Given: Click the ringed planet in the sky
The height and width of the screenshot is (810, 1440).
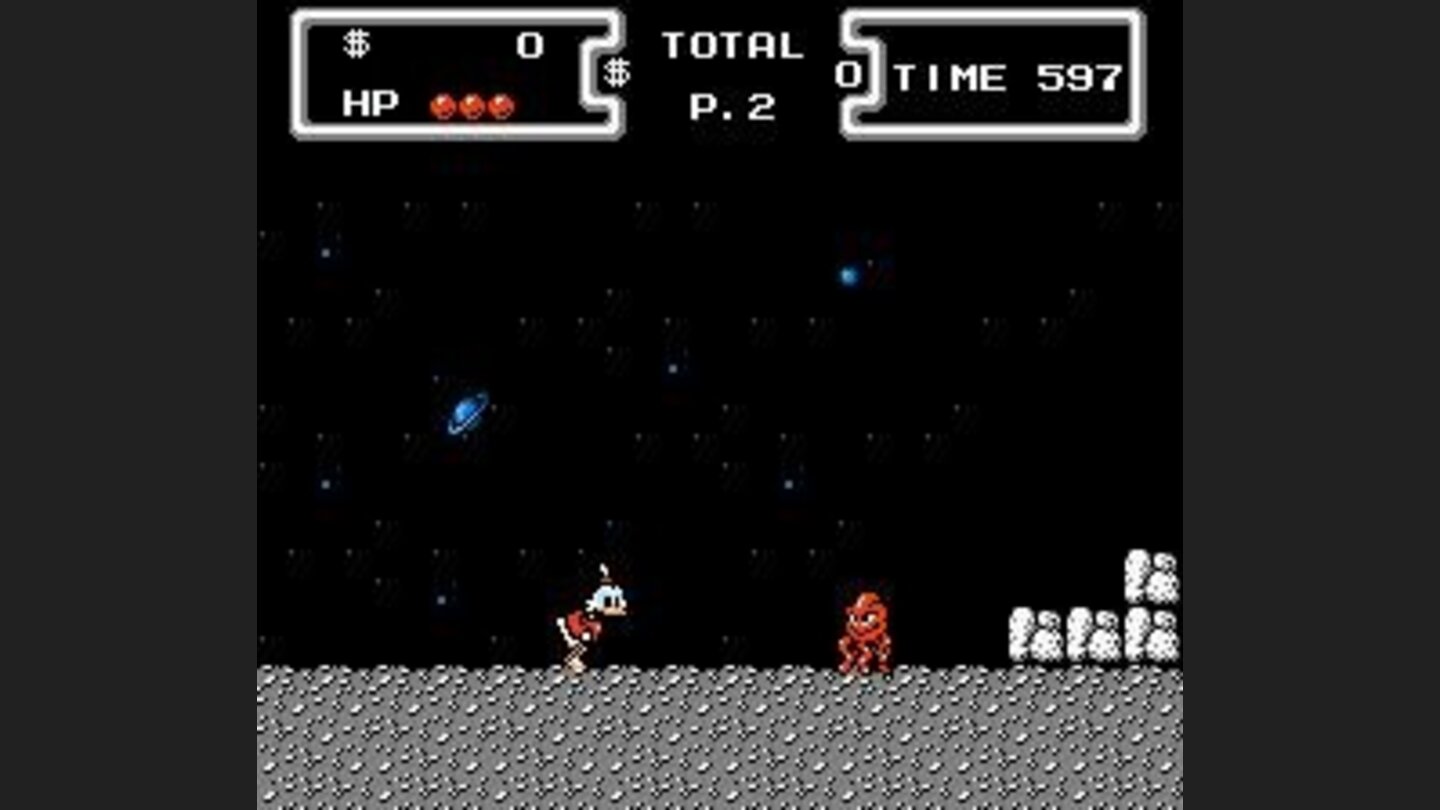Looking at the screenshot, I should click(x=466, y=409).
